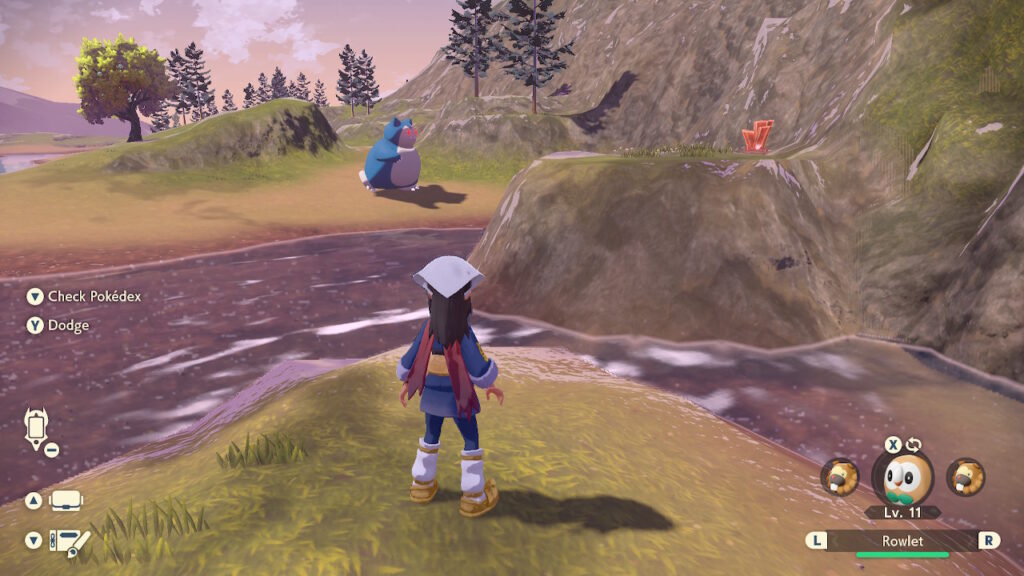The width and height of the screenshot is (1024, 576).
Task: Open the satchel bag icon
Action: pyautogui.click(x=66, y=500)
